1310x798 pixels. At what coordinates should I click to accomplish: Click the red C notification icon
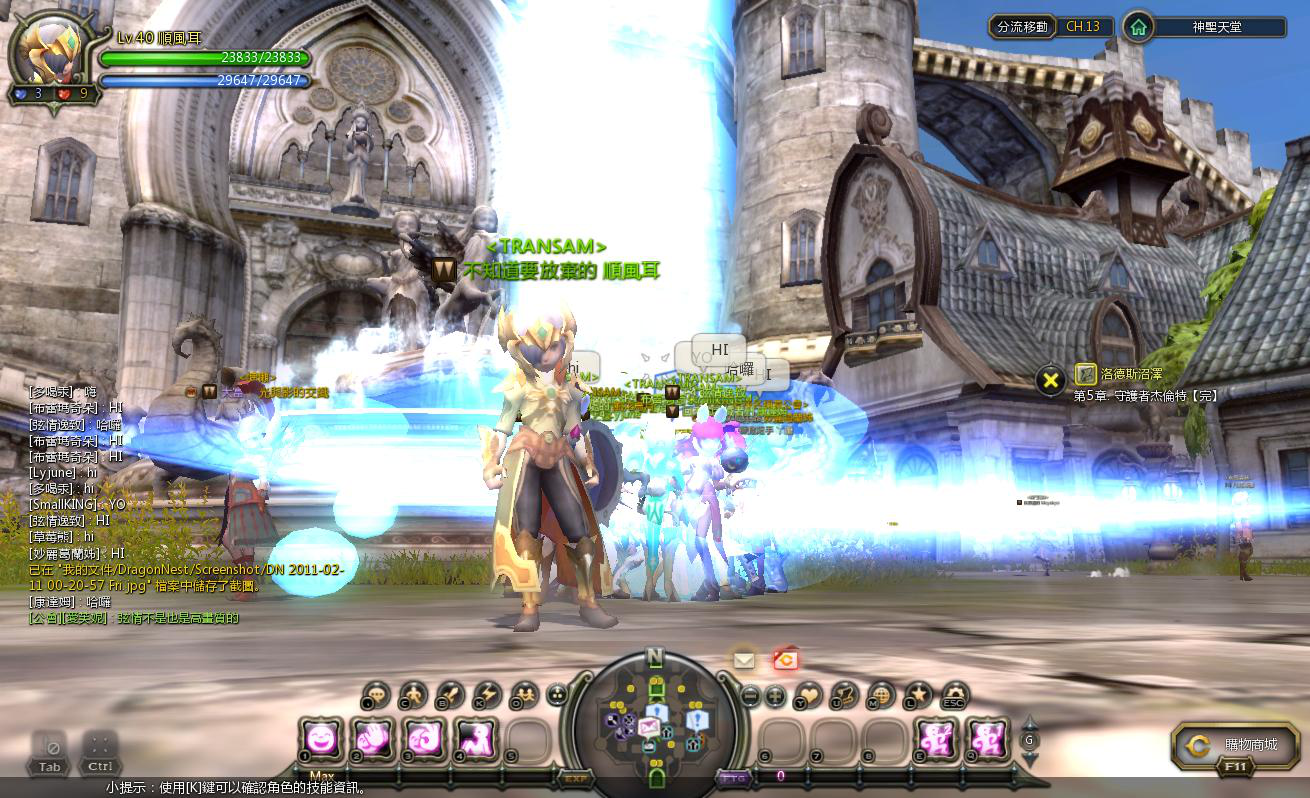point(785,660)
